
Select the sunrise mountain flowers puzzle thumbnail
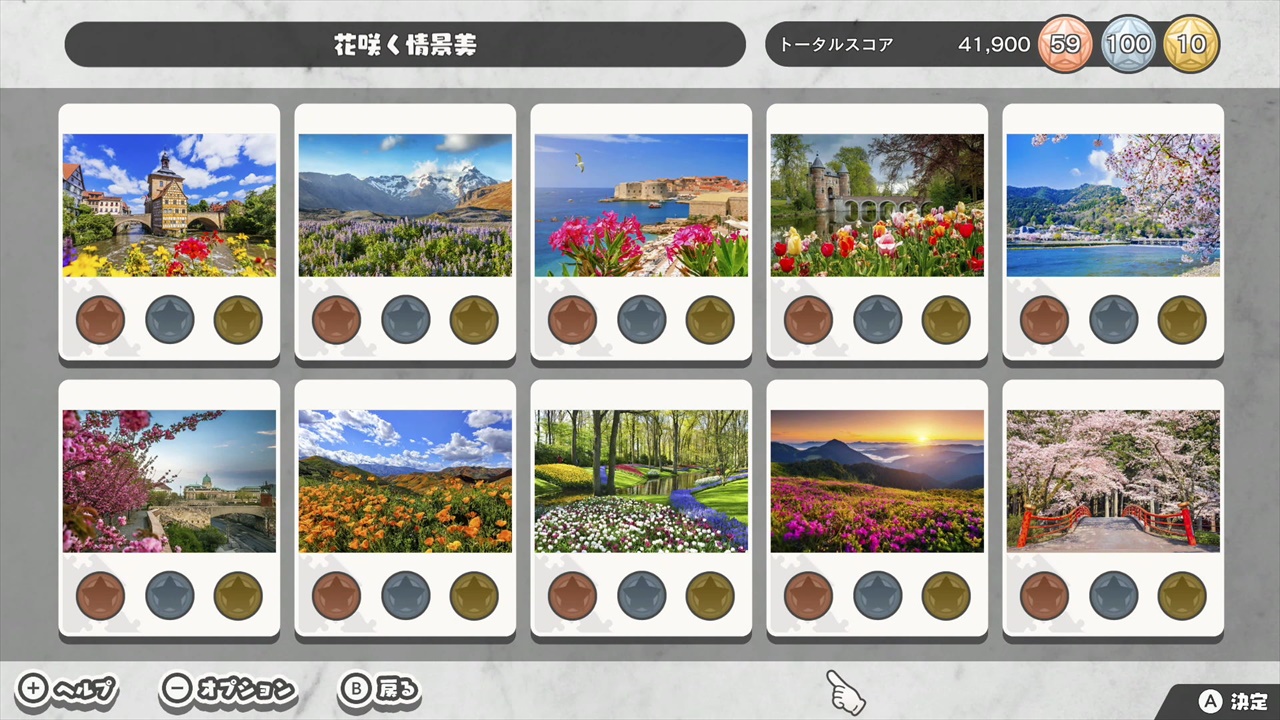coord(877,480)
